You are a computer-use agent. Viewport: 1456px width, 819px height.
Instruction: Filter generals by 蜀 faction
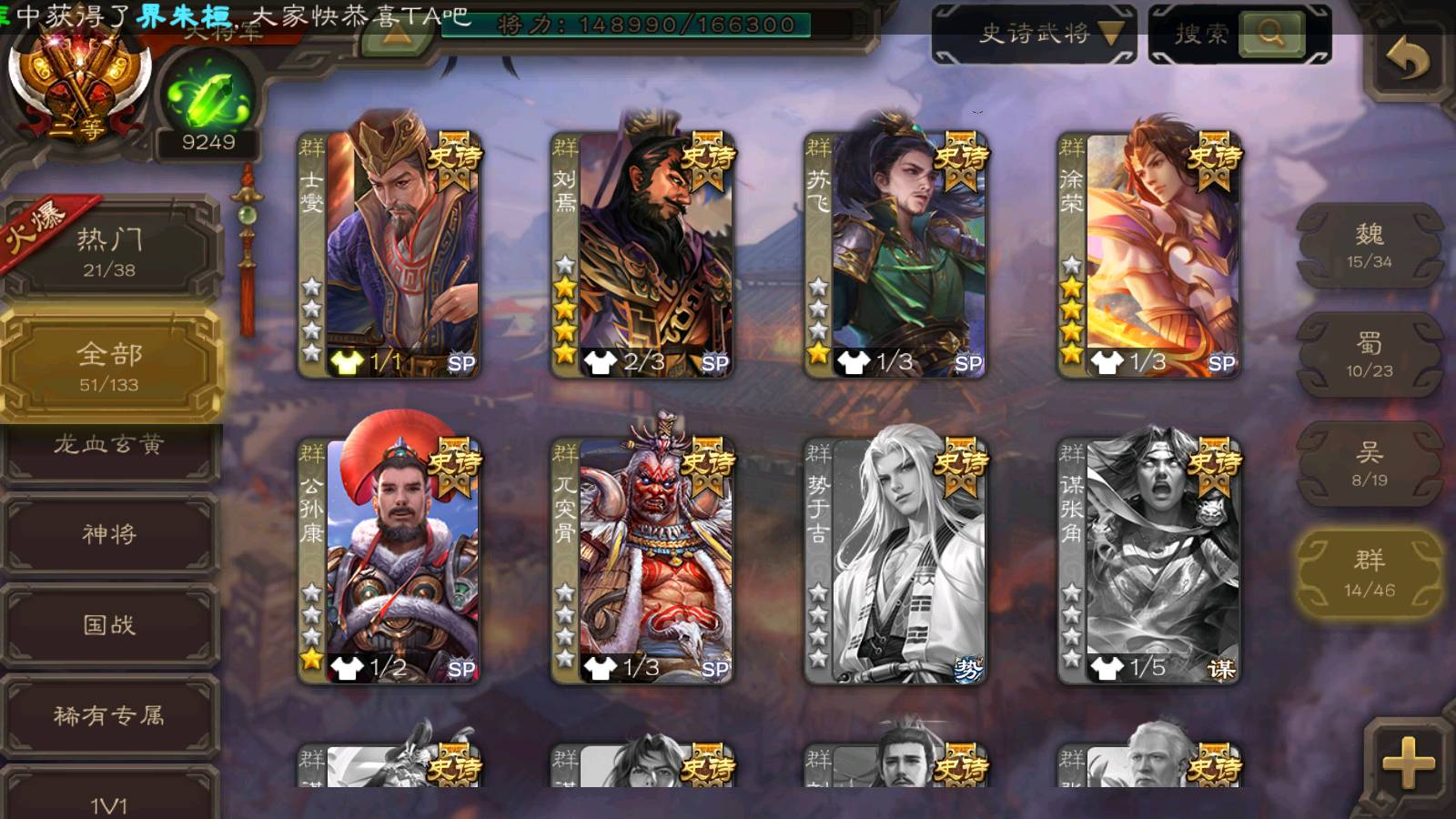pyautogui.click(x=1369, y=355)
